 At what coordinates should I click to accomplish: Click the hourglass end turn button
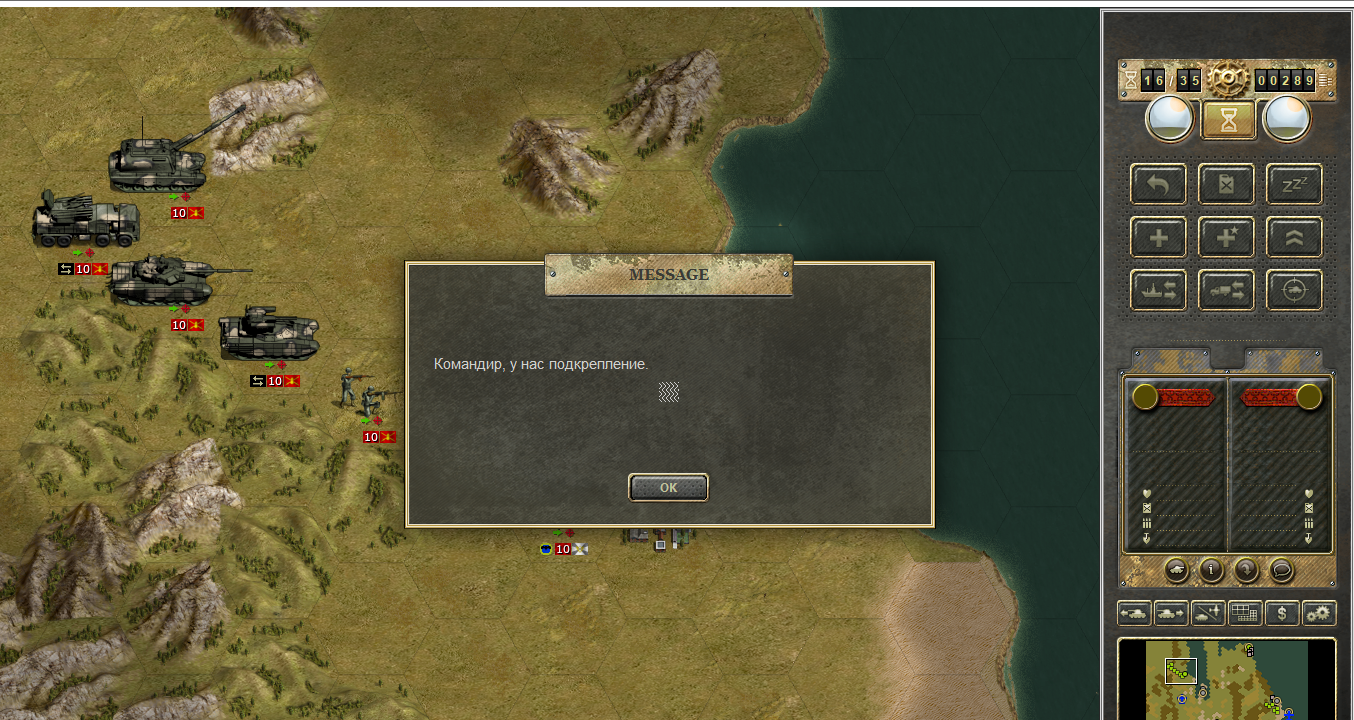pos(1227,120)
